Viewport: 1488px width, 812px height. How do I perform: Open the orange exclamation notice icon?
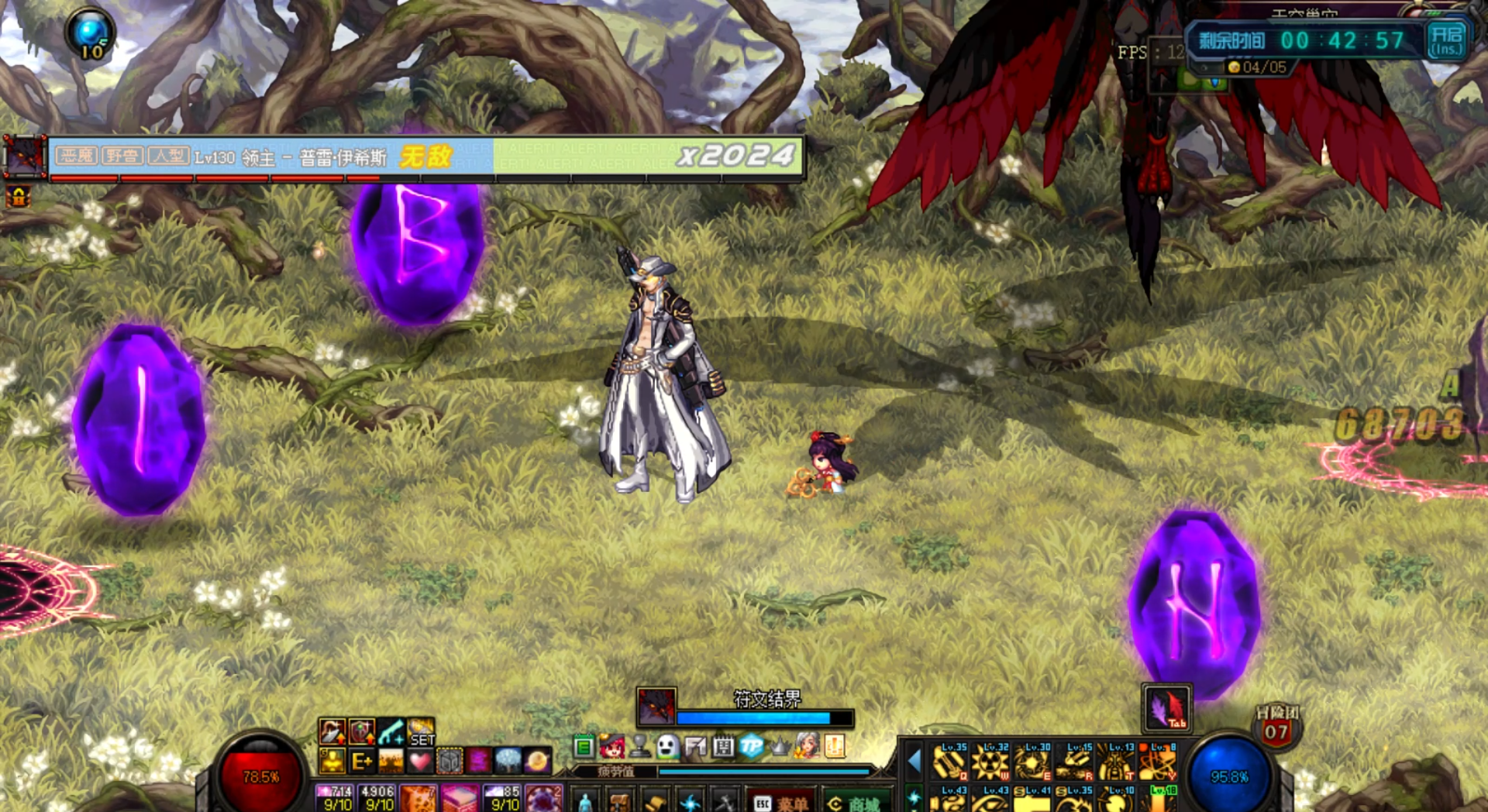[835, 746]
